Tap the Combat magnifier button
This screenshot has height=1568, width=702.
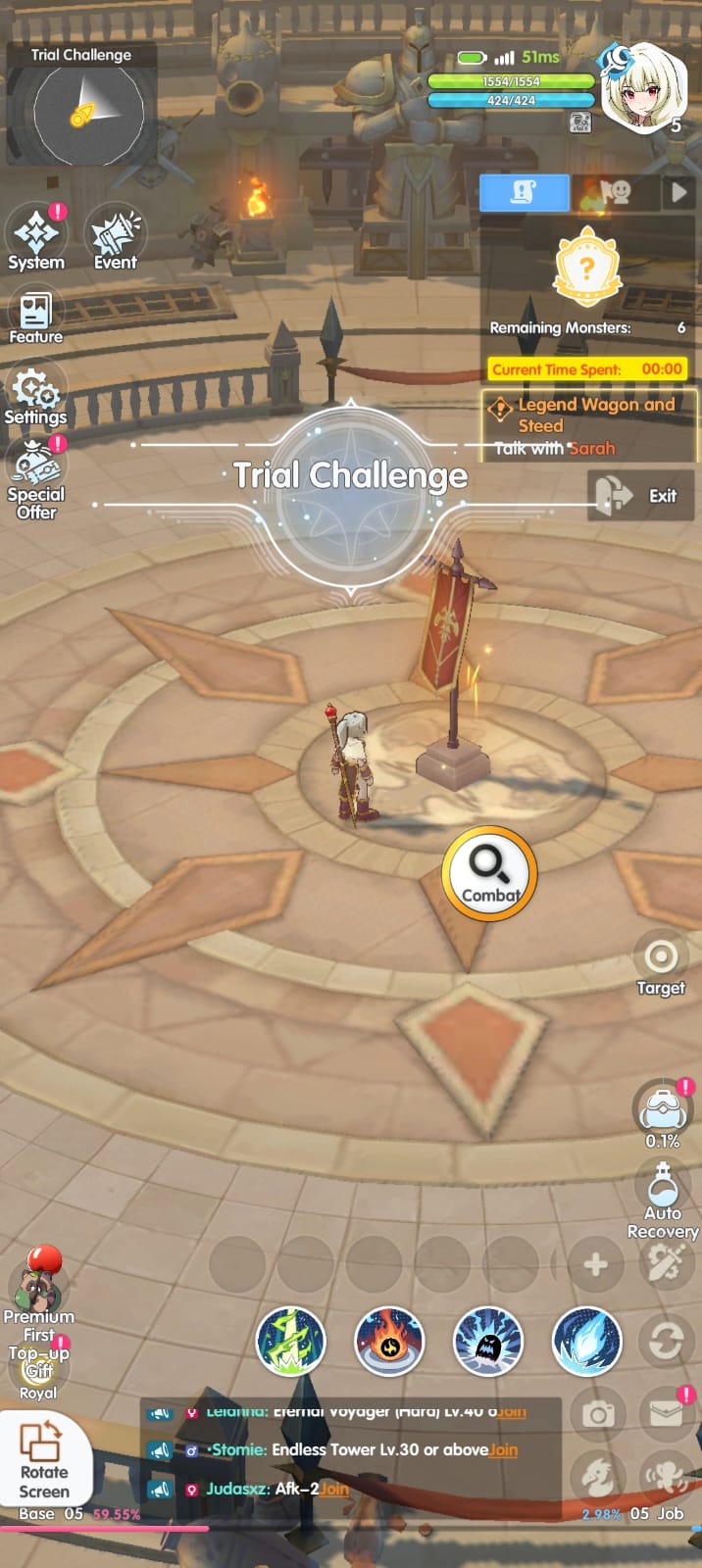489,873
